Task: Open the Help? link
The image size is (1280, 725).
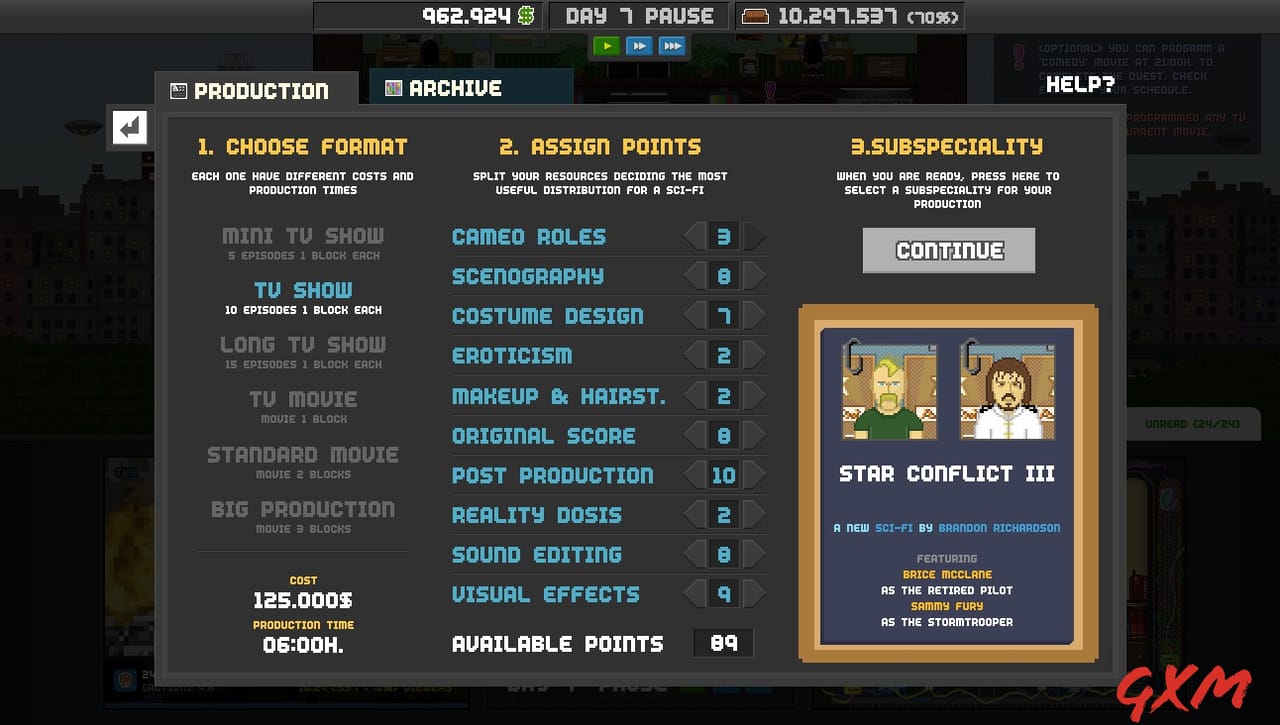Action: click(1080, 84)
